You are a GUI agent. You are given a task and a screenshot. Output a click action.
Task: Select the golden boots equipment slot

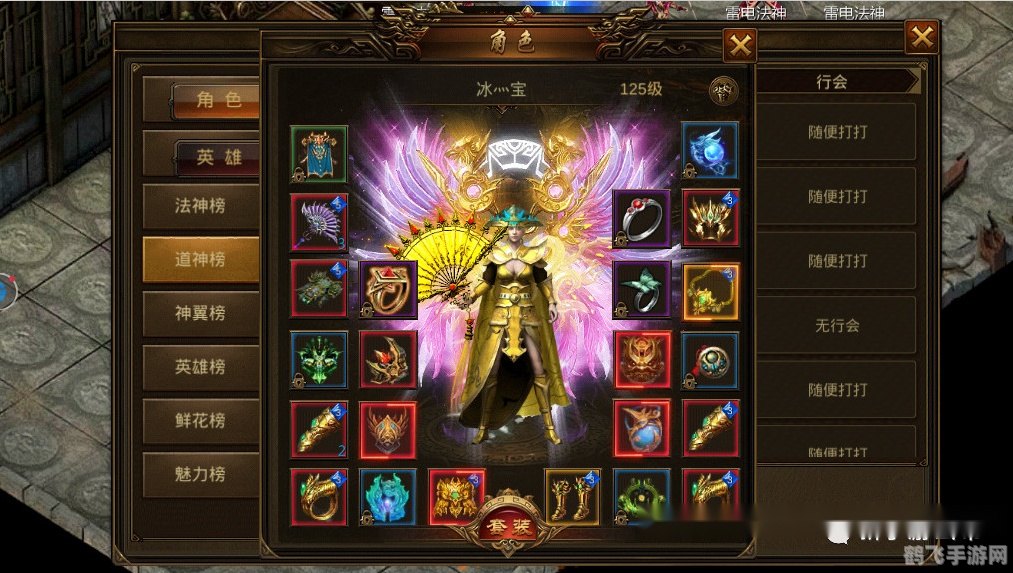pyautogui.click(x=573, y=497)
